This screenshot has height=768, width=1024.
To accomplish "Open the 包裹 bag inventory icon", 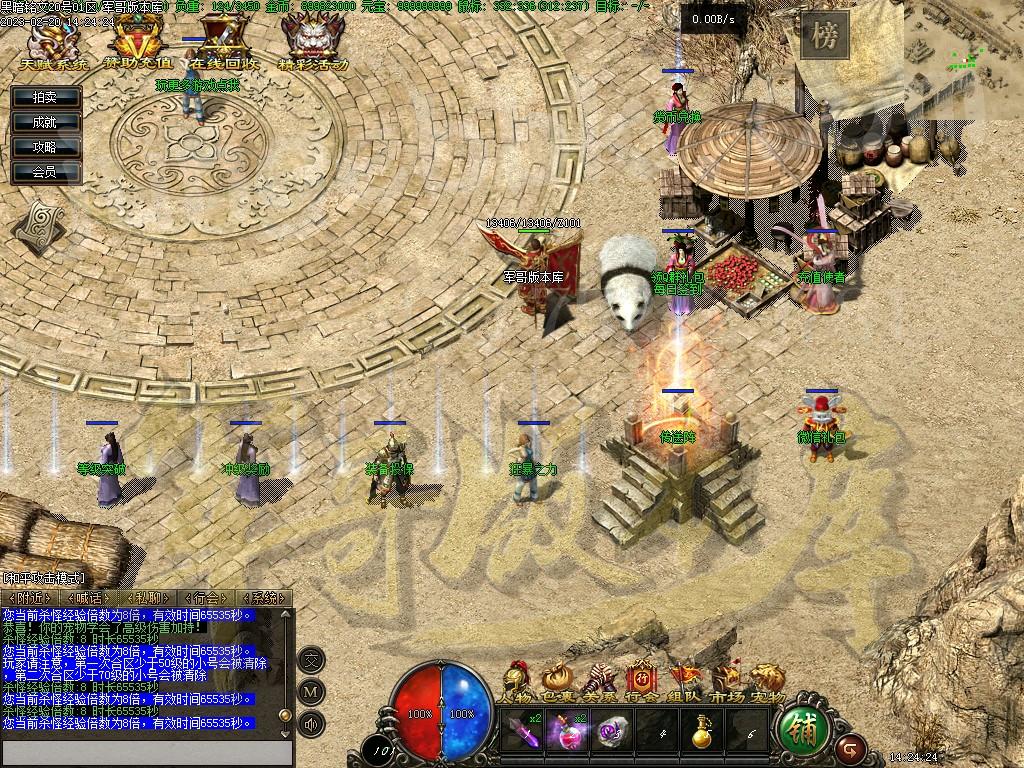I will point(556,681).
